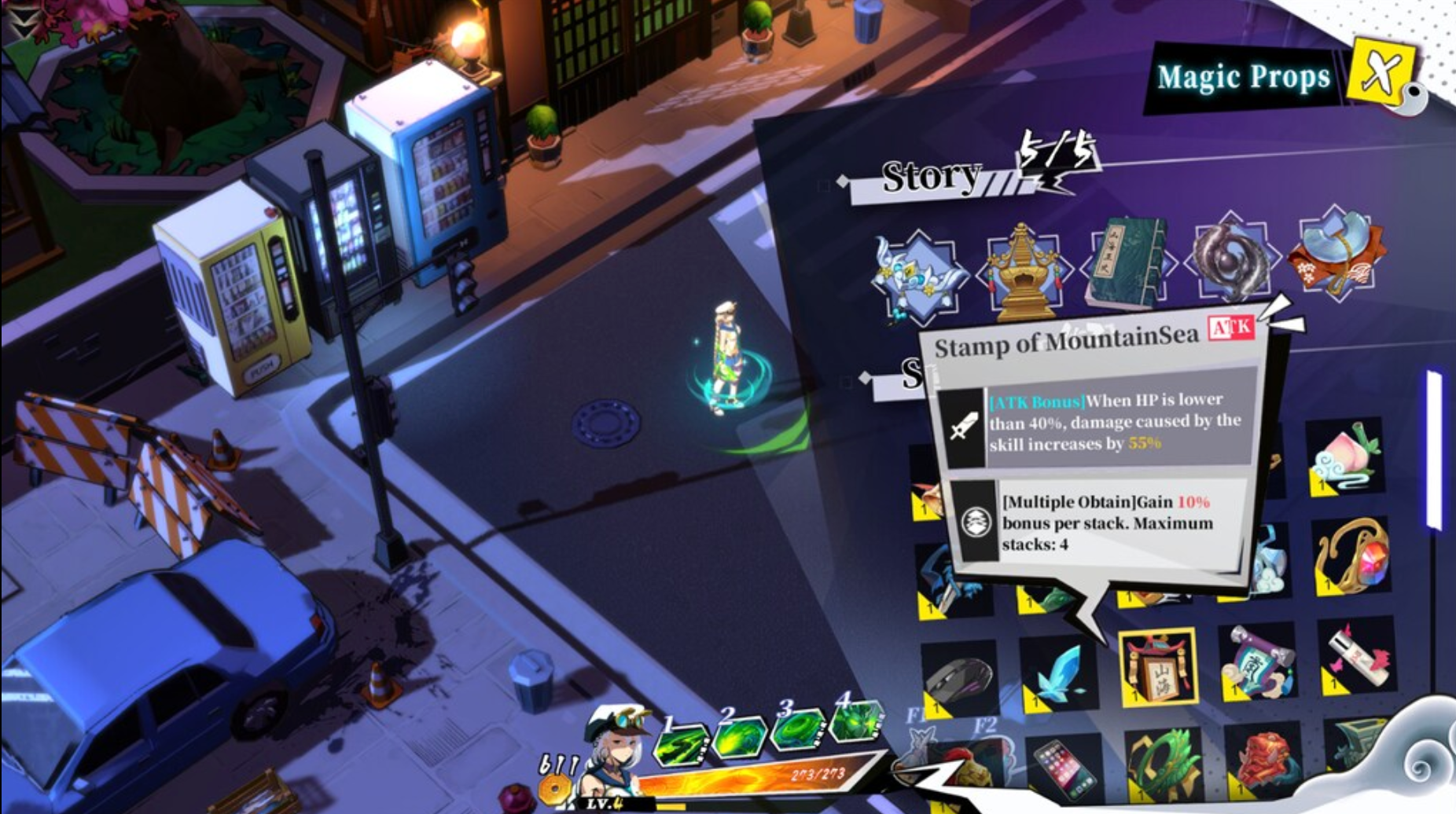
Task: Select the golden pagoda story item
Action: pyautogui.click(x=1022, y=267)
